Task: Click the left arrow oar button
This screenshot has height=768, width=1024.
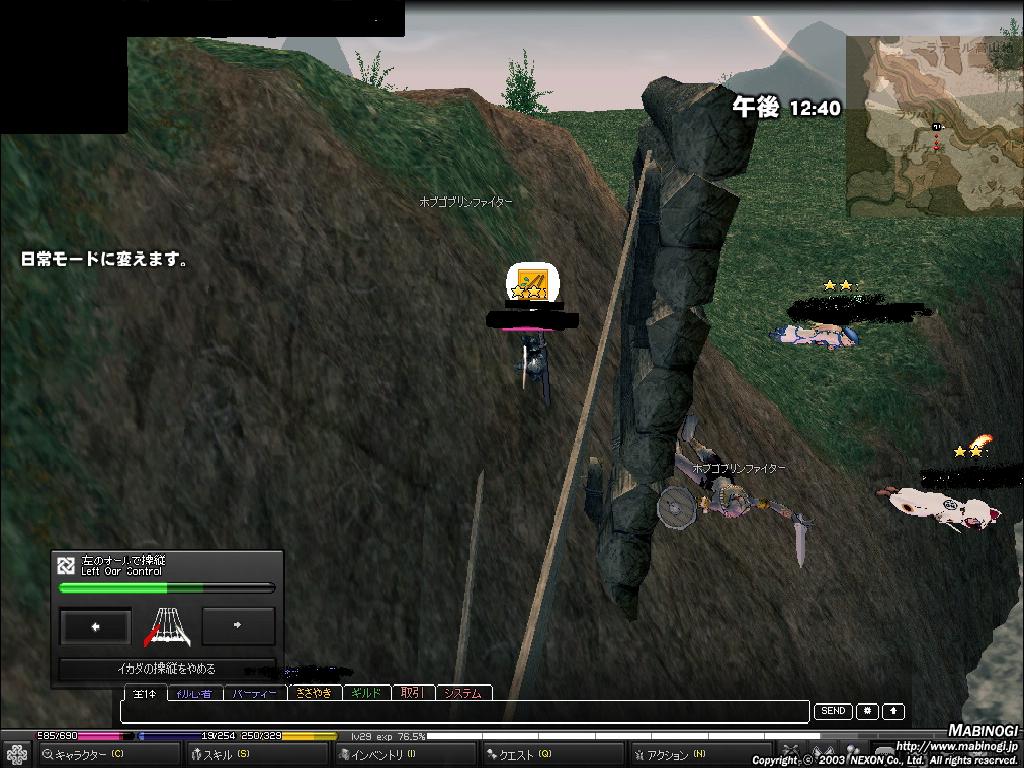Action: [95, 627]
